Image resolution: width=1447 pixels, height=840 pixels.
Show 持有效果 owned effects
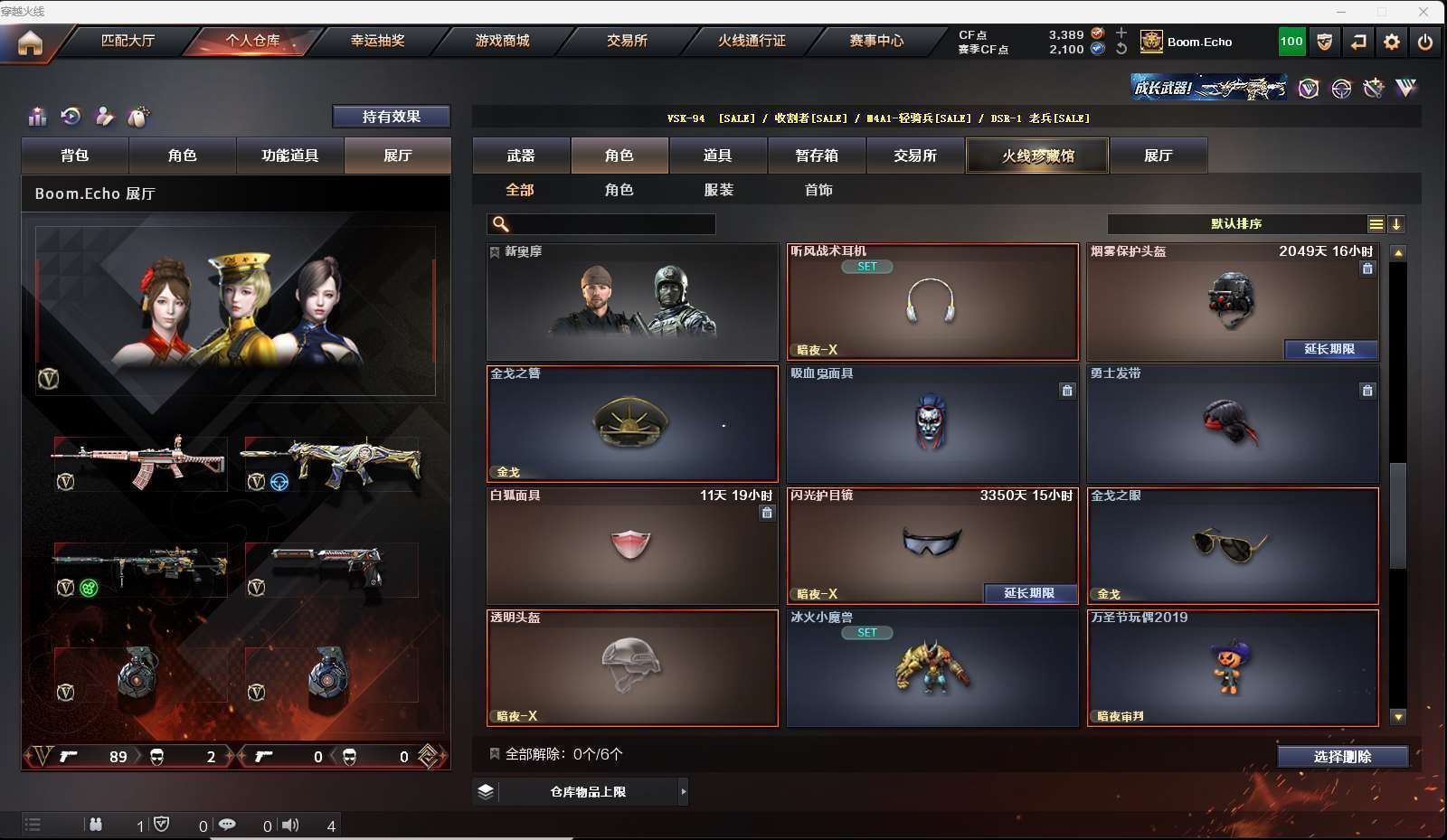click(391, 117)
